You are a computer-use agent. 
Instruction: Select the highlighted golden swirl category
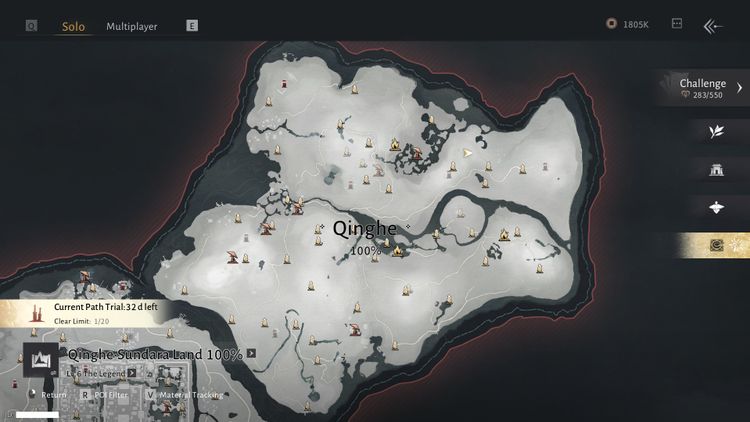716,245
